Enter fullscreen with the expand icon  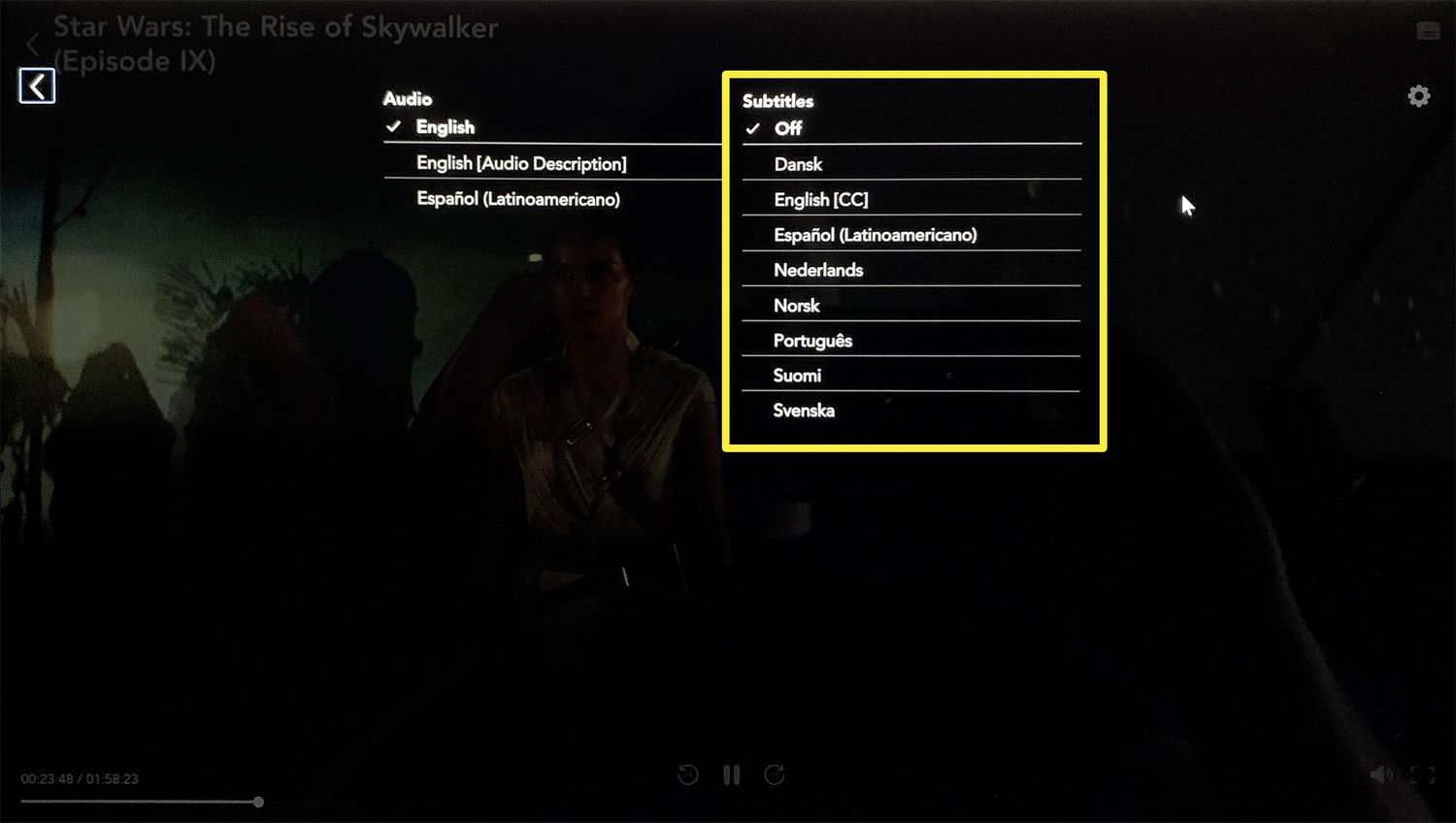(1421, 774)
